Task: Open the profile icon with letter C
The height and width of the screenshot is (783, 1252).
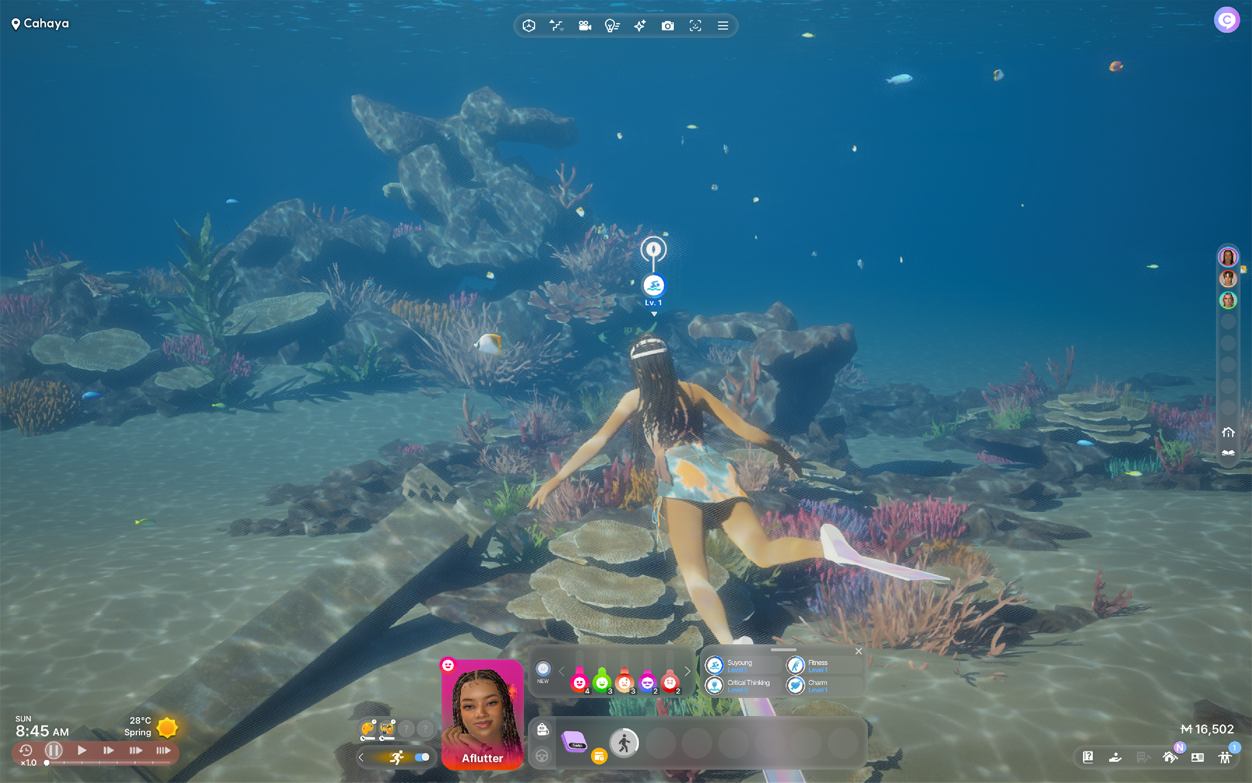Action: (1226, 20)
